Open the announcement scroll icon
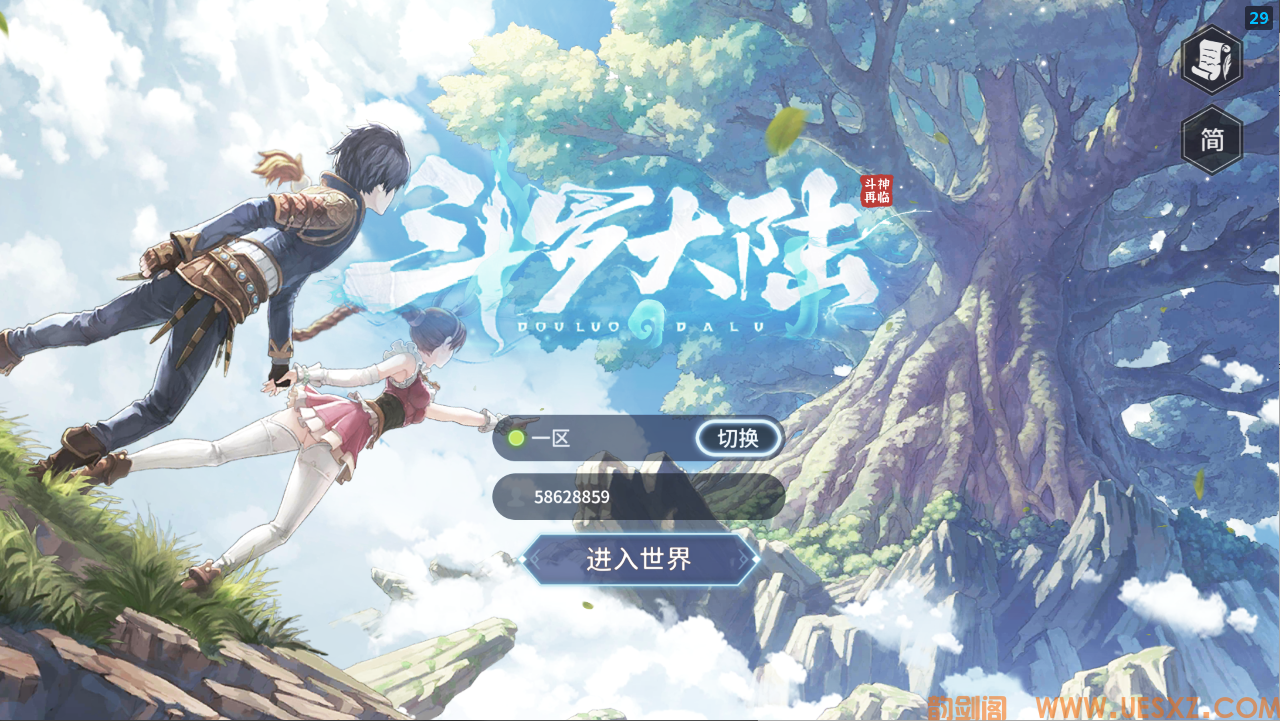Image resolution: width=1280 pixels, height=721 pixels. tap(1210, 59)
